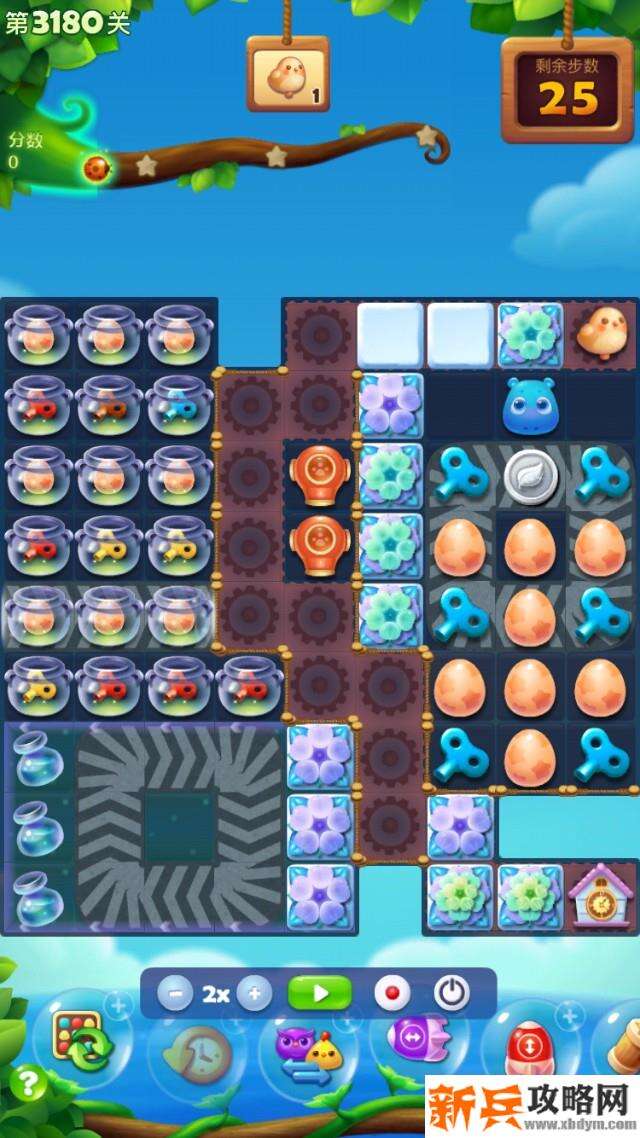Start recording with the red dot button
The width and height of the screenshot is (640, 1138).
click(392, 994)
